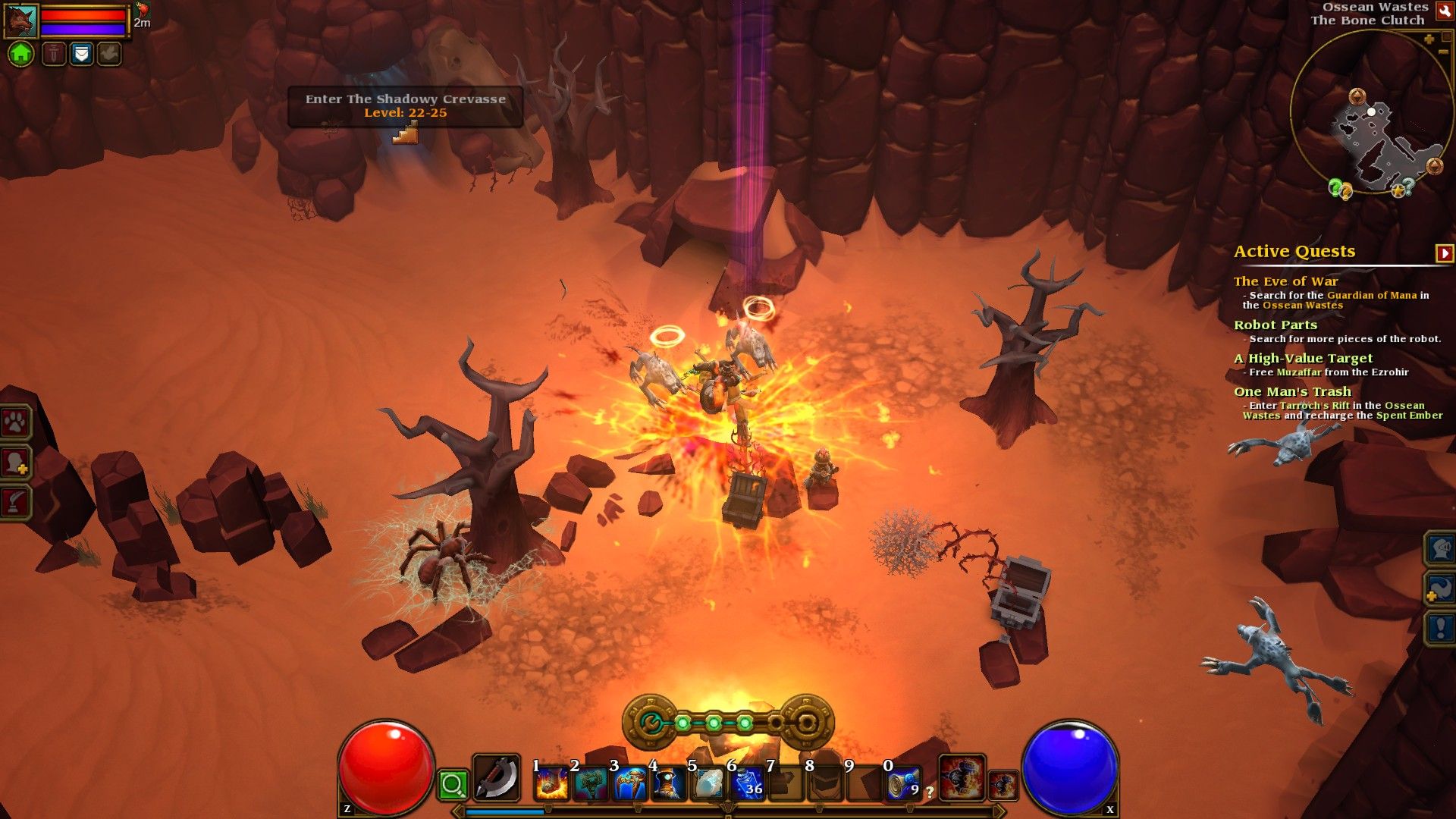Viewport: 1456px width, 819px height.
Task: Zoom in the minimap with the plus button
Action: pos(1429,39)
